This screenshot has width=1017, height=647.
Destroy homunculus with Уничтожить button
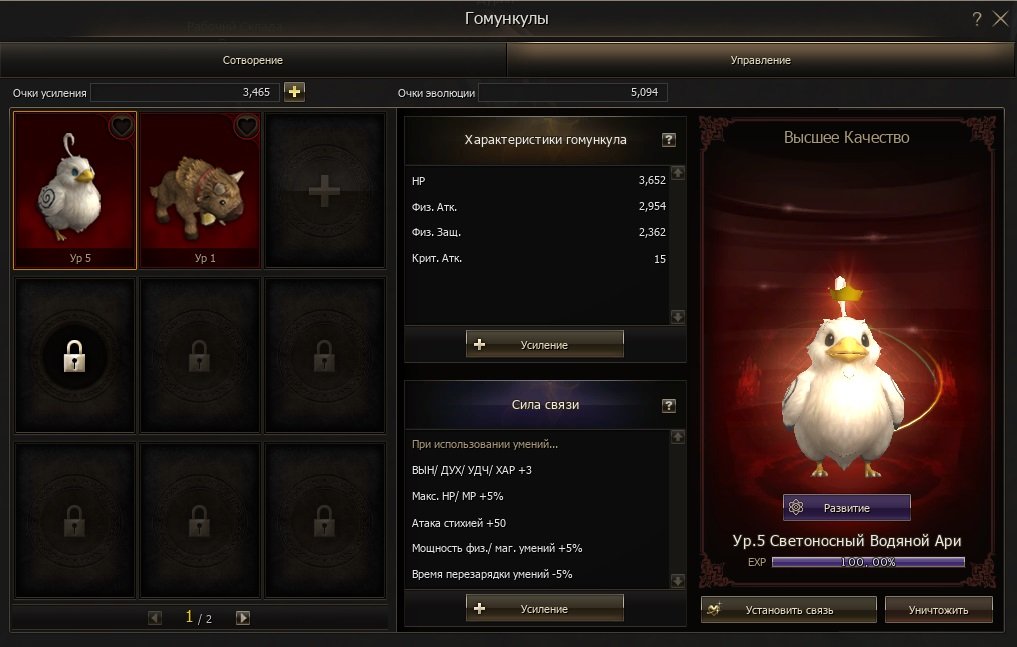pyautogui.click(x=938, y=609)
